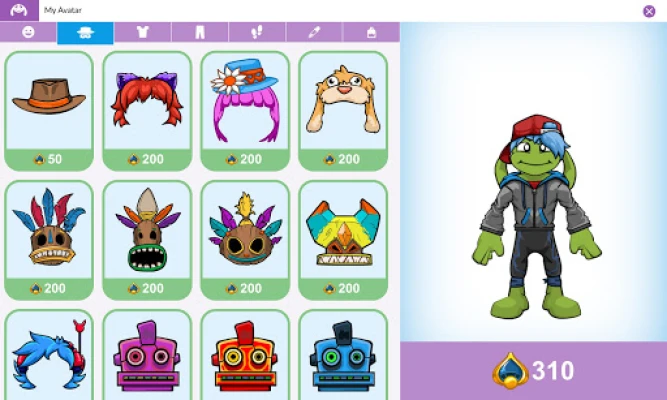This screenshot has width=667, height=400.
Task: Select the brown mask with yellow crest
Action: (x=245, y=239)
